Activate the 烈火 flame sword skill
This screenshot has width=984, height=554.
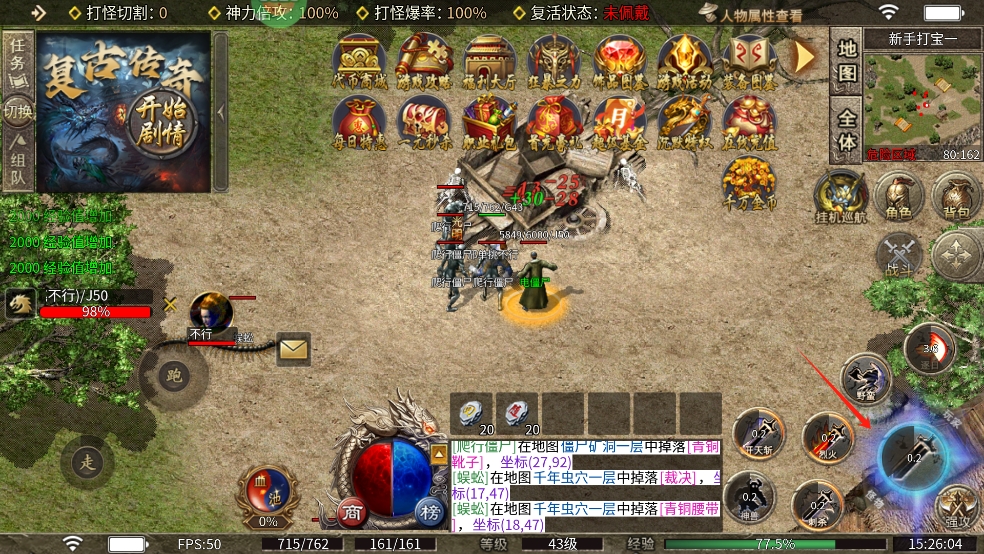[826, 437]
